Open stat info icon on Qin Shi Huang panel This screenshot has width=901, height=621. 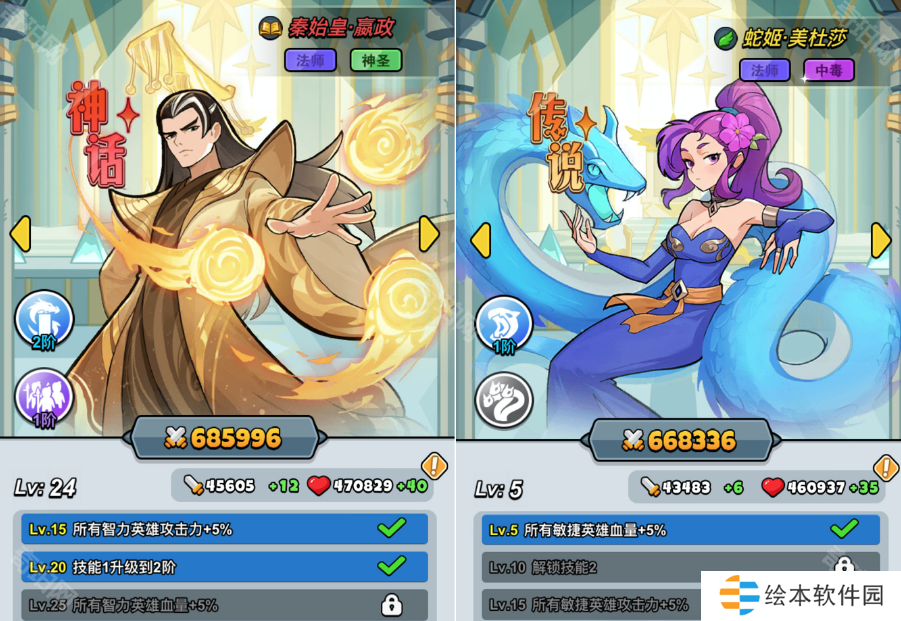click(434, 465)
